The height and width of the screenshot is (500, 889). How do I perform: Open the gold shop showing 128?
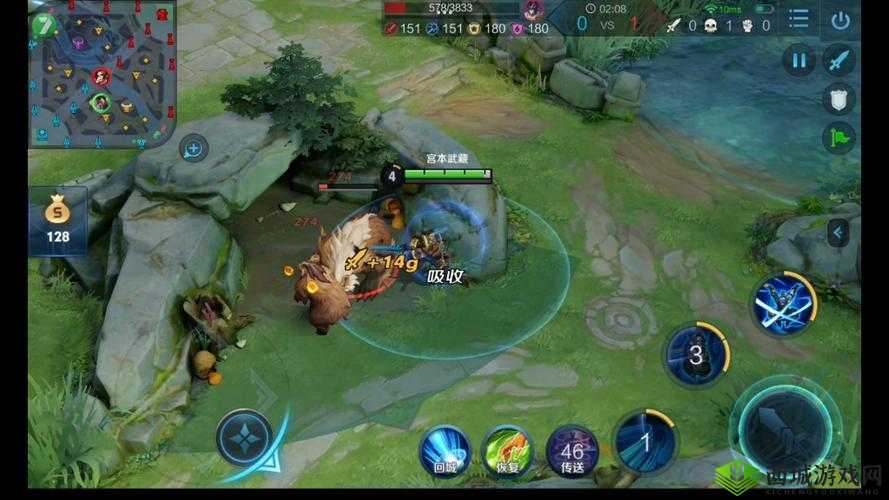(58, 222)
